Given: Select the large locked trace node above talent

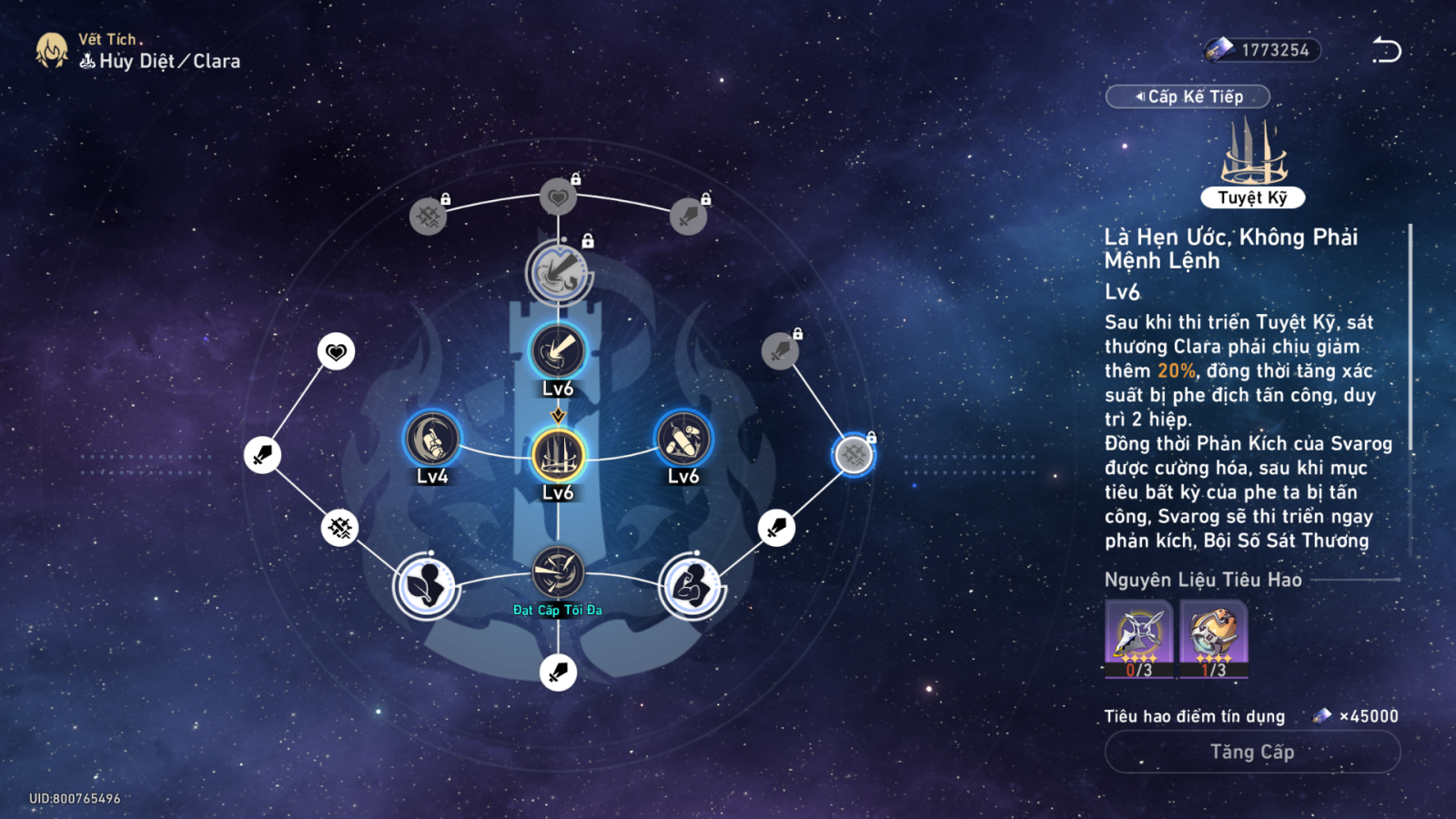Looking at the screenshot, I should pyautogui.click(x=559, y=271).
